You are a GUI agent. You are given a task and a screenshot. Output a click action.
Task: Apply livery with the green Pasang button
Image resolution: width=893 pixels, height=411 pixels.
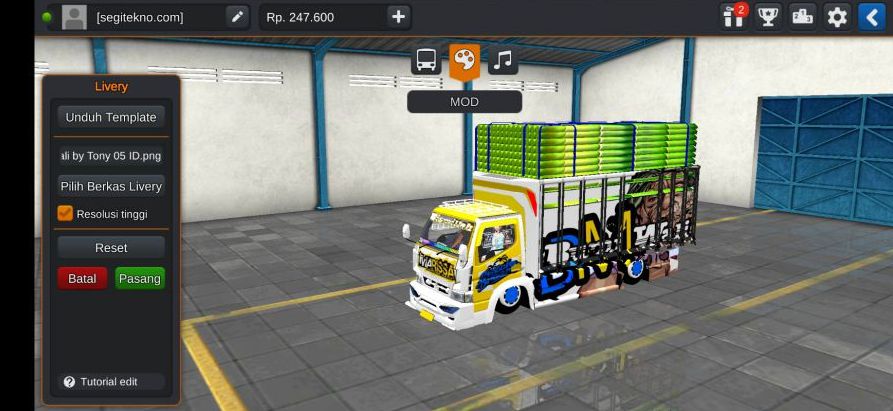click(x=140, y=278)
